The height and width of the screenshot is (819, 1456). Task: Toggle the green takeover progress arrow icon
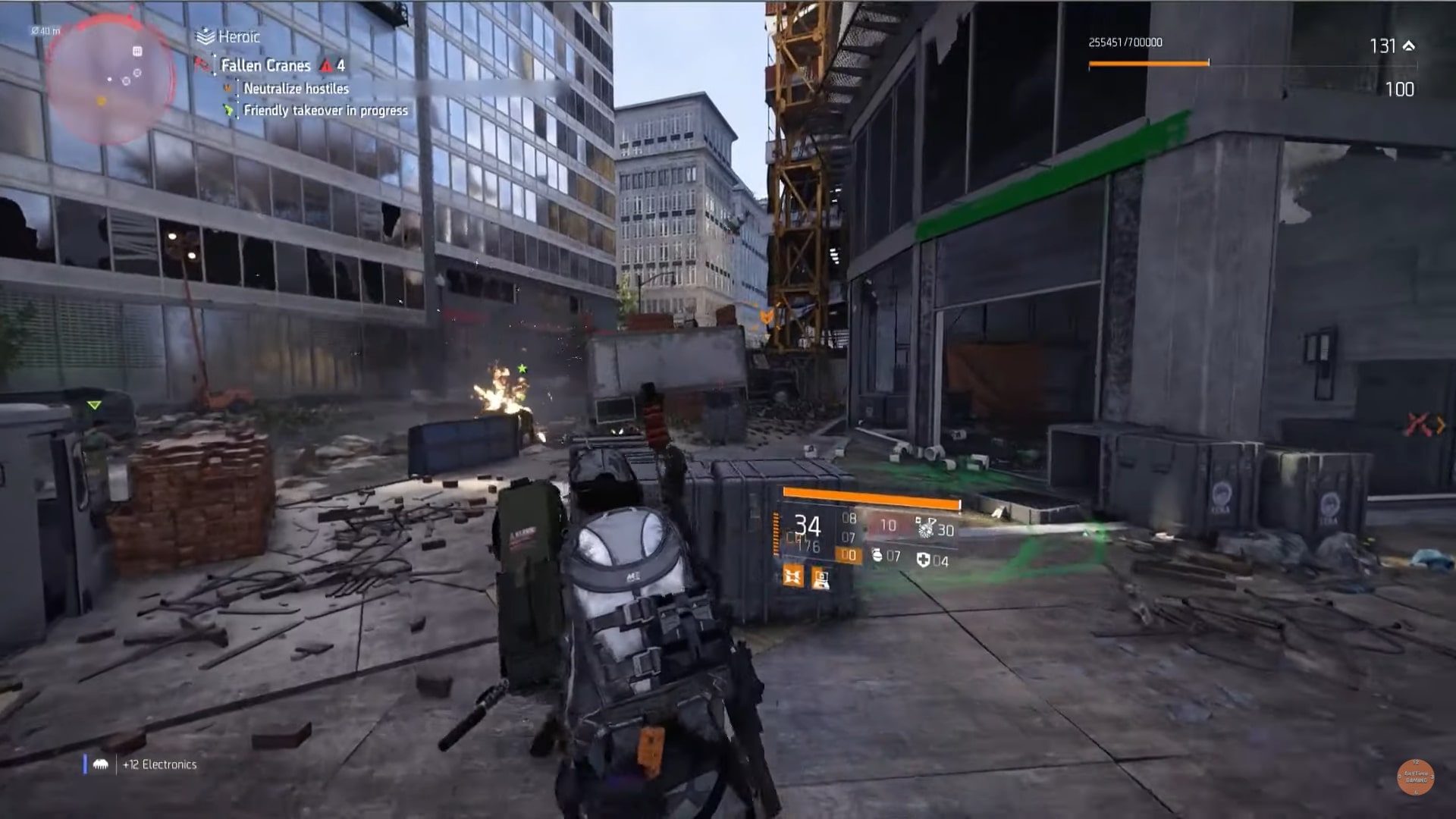[227, 111]
